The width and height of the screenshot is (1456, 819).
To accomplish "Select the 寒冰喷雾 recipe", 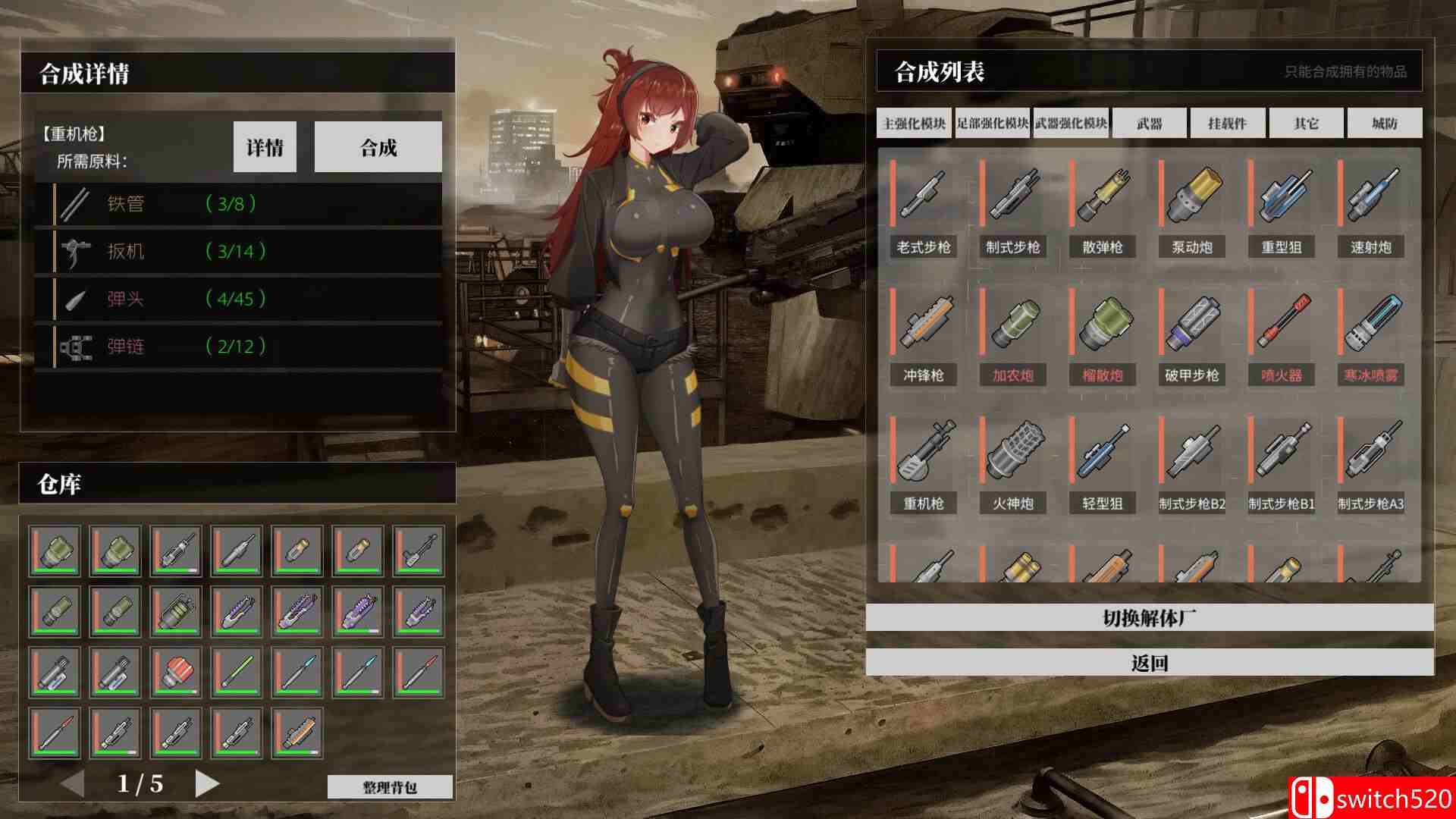I will [x=1370, y=334].
